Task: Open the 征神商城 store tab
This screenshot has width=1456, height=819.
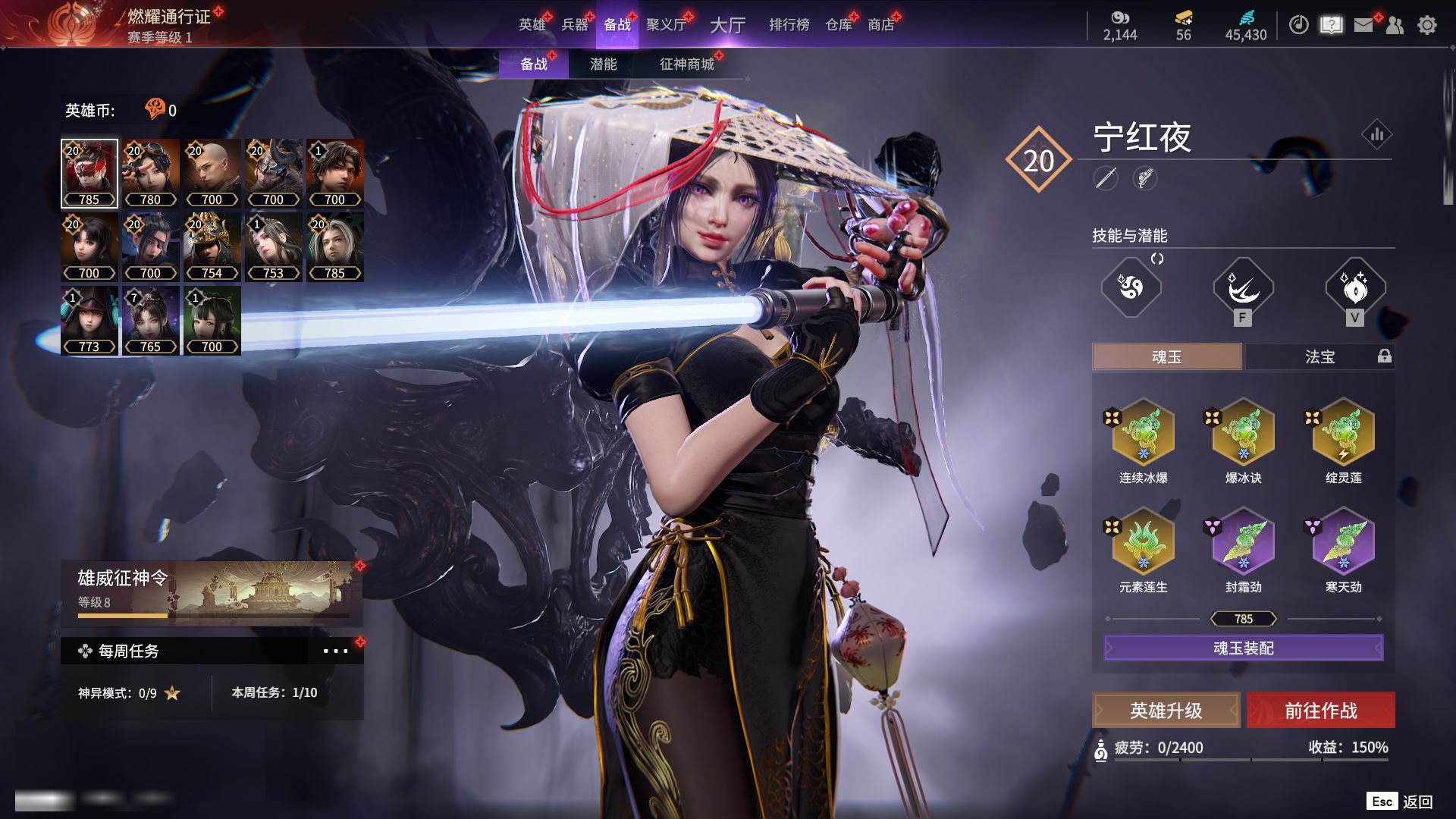Action: coord(686,64)
